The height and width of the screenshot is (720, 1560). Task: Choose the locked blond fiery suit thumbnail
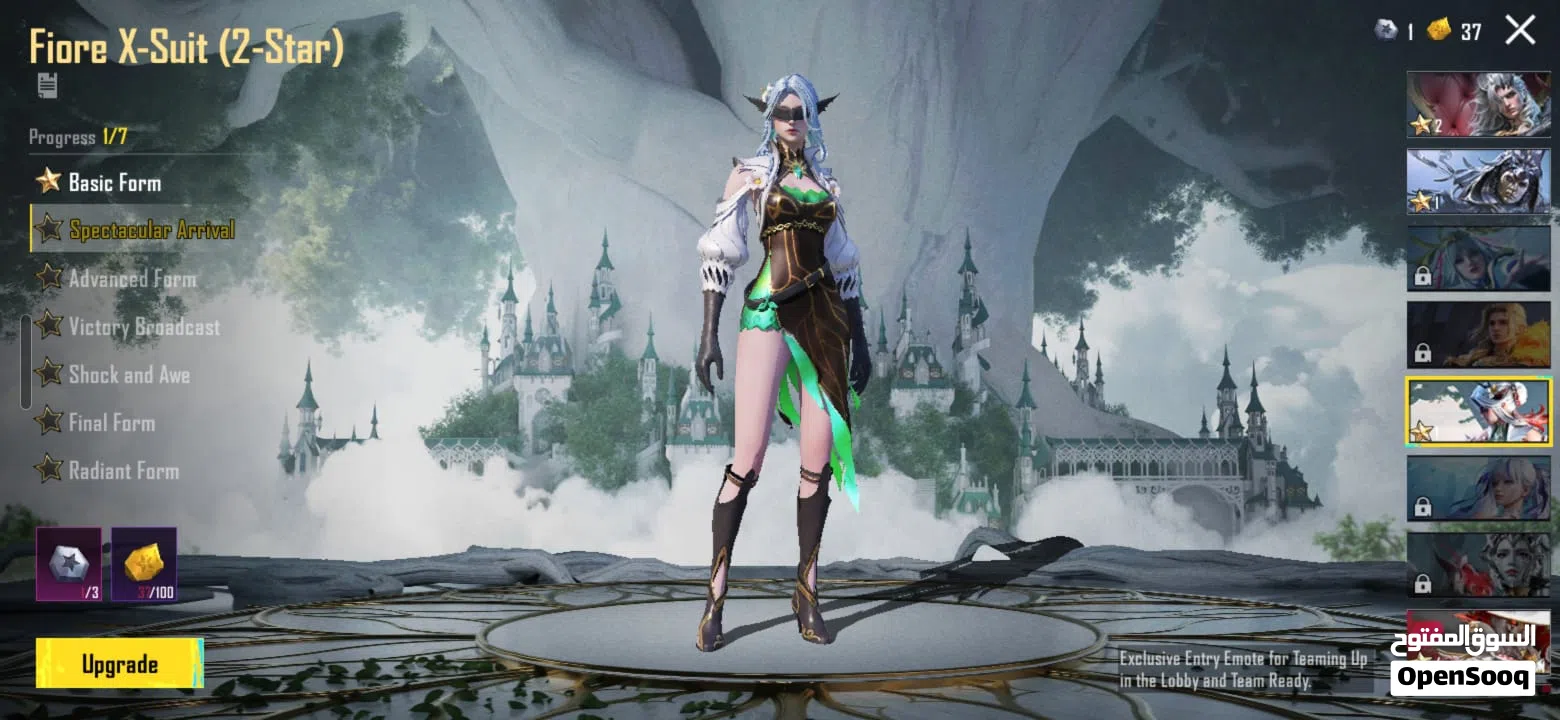pyautogui.click(x=1478, y=334)
